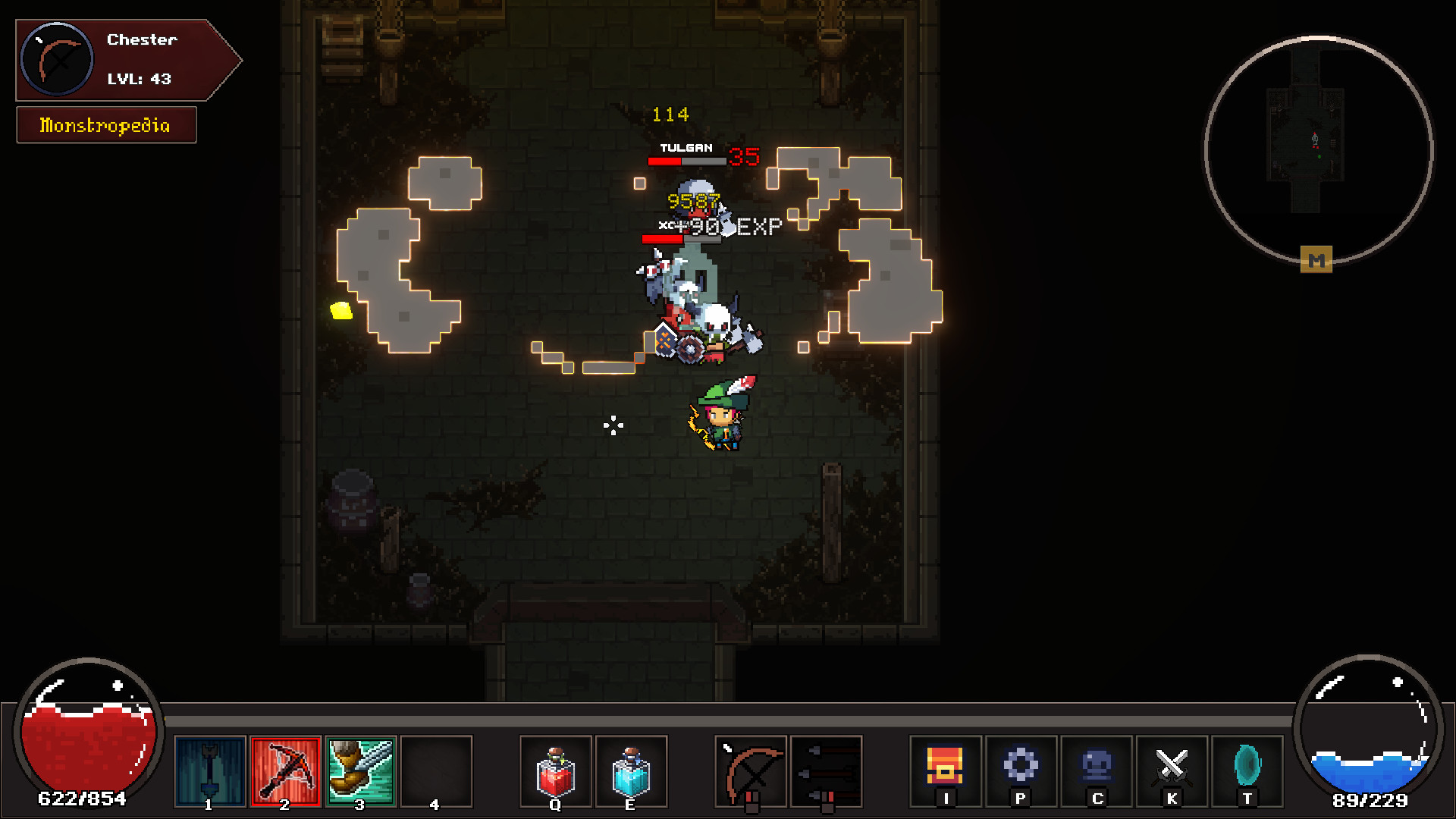Select the equipped bow weapon slot
The width and height of the screenshot is (1456, 819).
tap(749, 770)
